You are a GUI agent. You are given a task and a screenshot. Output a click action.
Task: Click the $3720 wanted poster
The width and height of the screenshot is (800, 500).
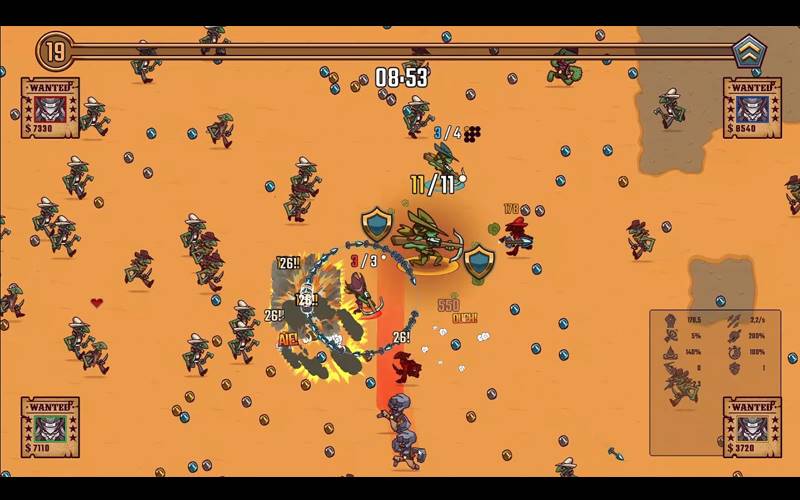(752, 428)
